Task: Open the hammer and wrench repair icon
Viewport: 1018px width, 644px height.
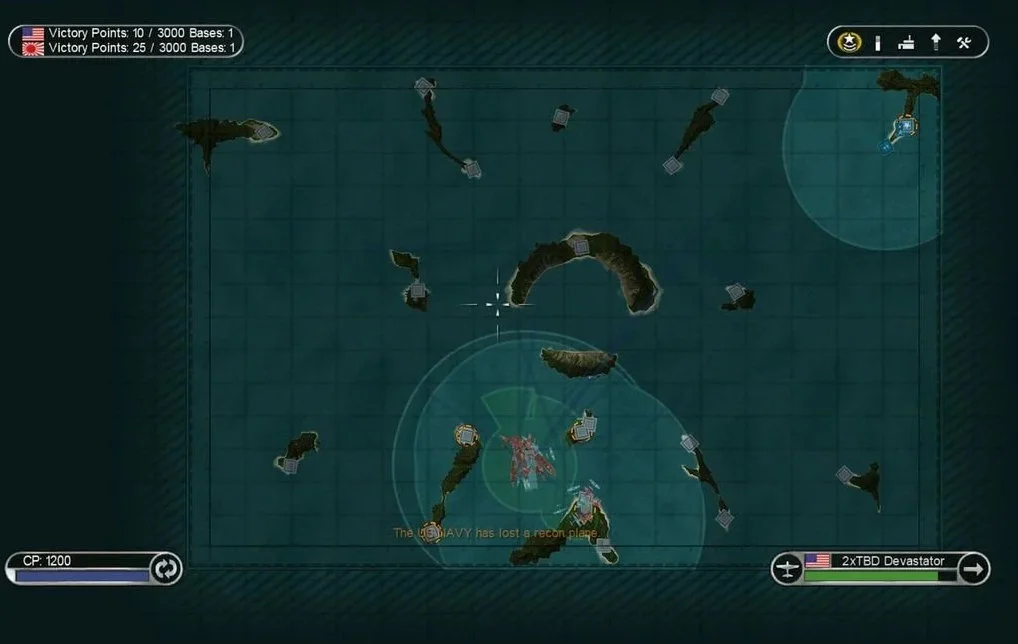Action: click(x=964, y=42)
